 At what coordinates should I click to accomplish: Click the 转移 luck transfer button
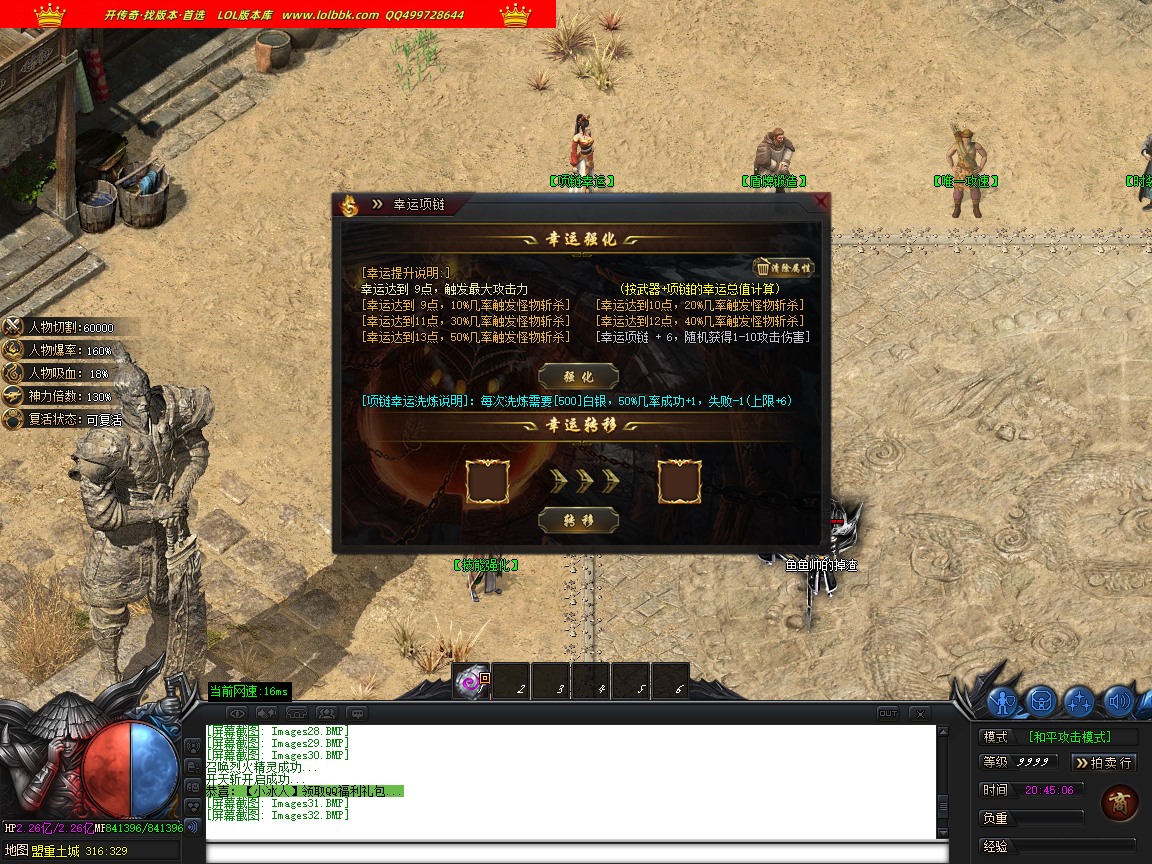coord(579,521)
